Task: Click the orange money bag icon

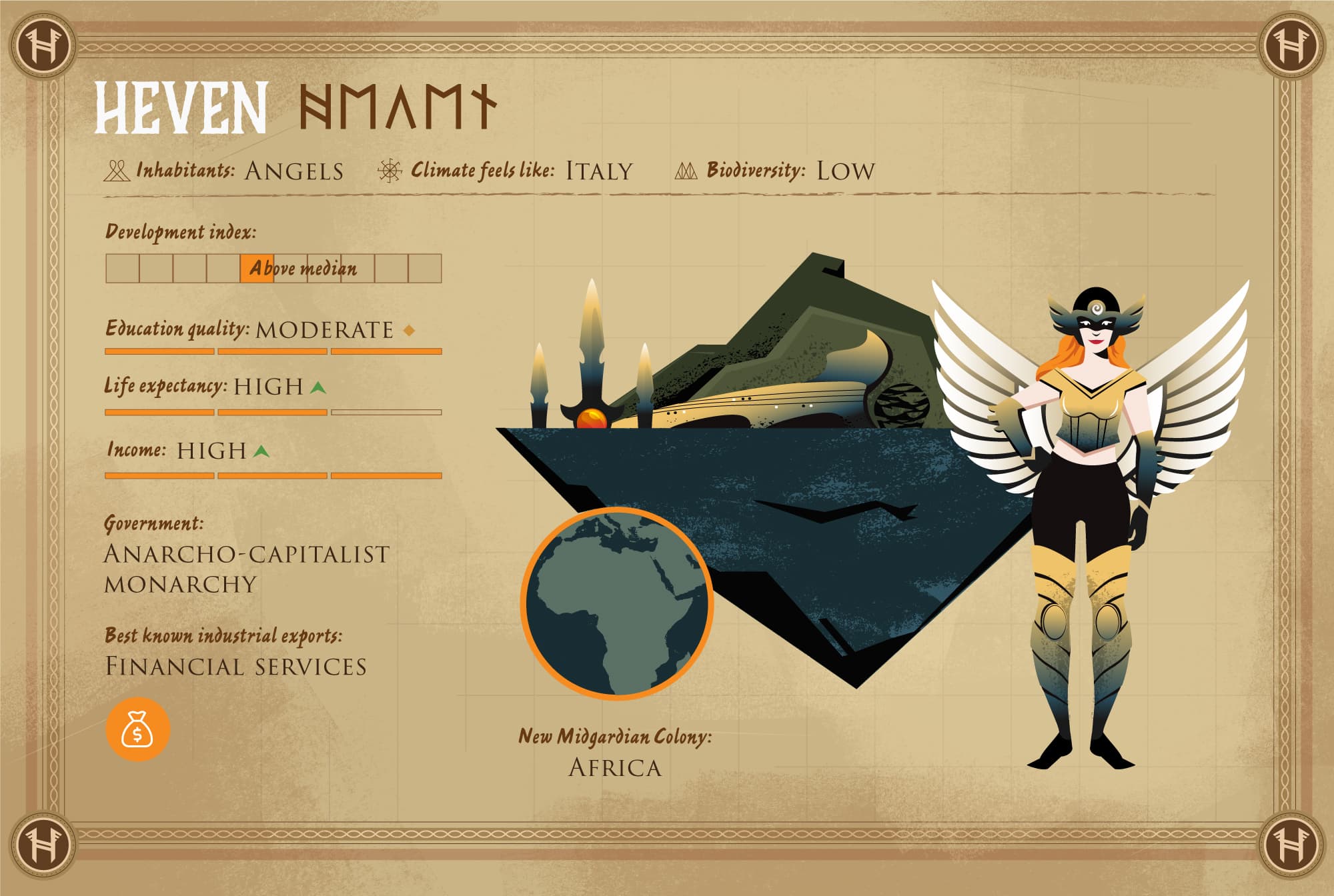Action: point(137,729)
